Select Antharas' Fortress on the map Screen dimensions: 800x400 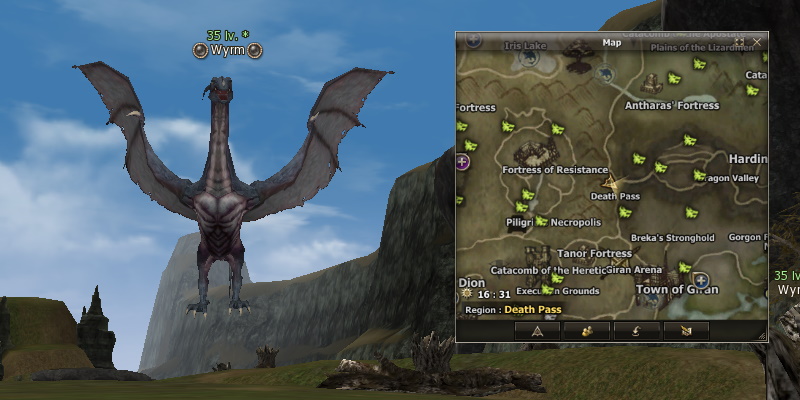tap(671, 105)
